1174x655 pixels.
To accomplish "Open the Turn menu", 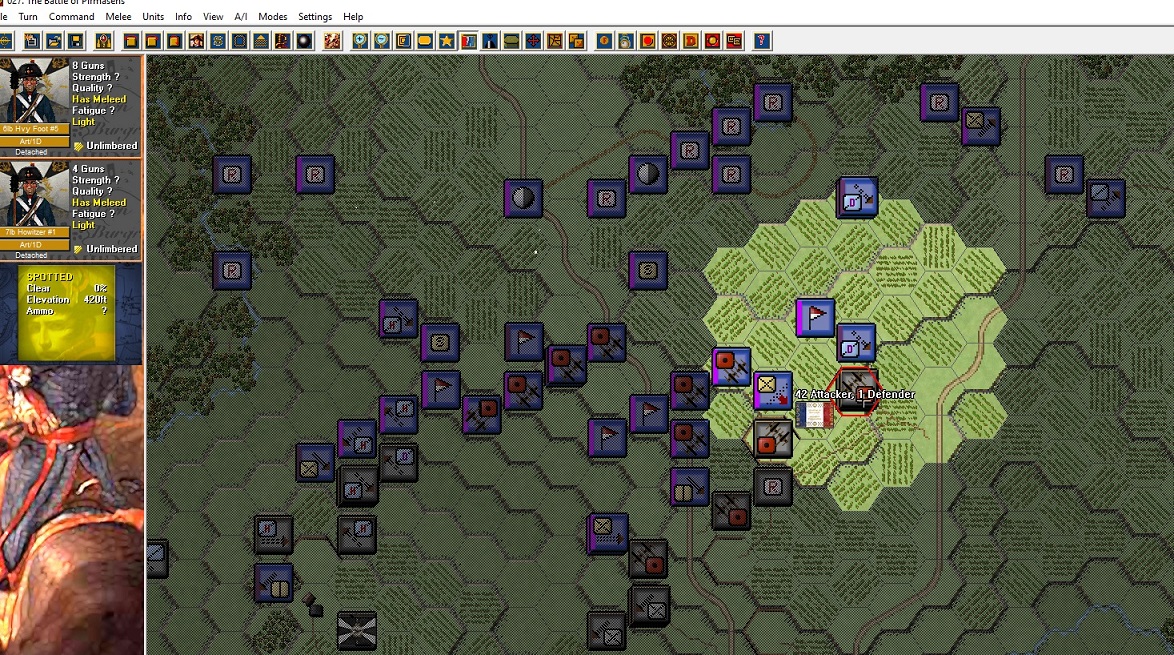I will click(28, 17).
